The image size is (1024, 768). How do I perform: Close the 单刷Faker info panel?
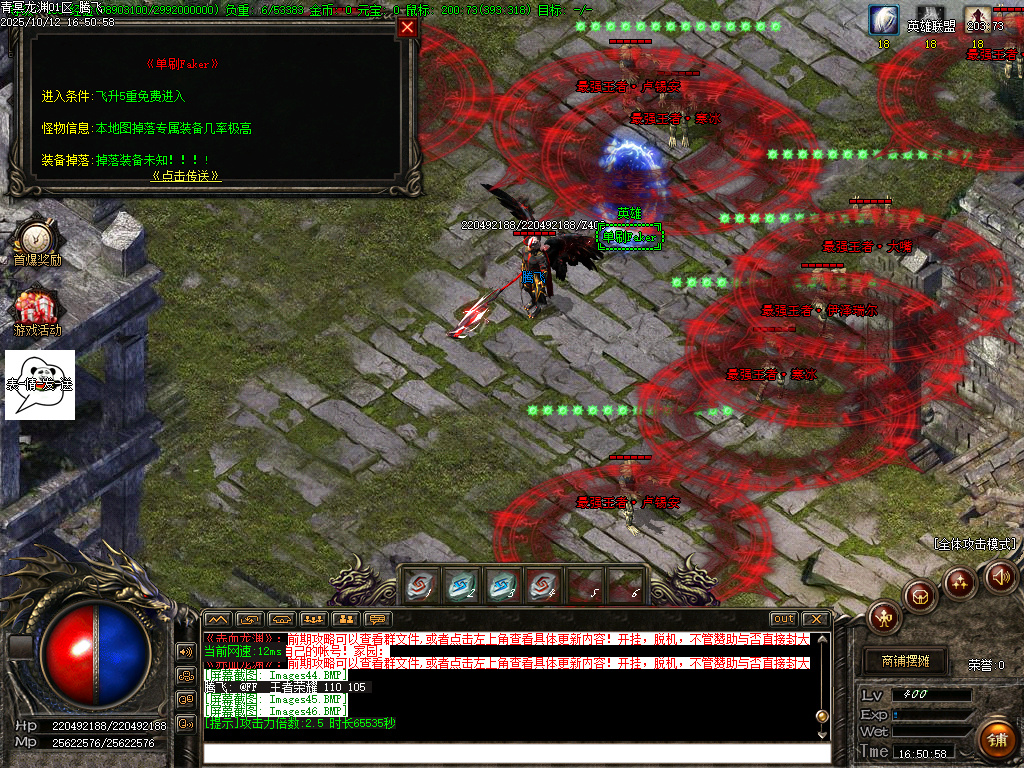coord(407,28)
